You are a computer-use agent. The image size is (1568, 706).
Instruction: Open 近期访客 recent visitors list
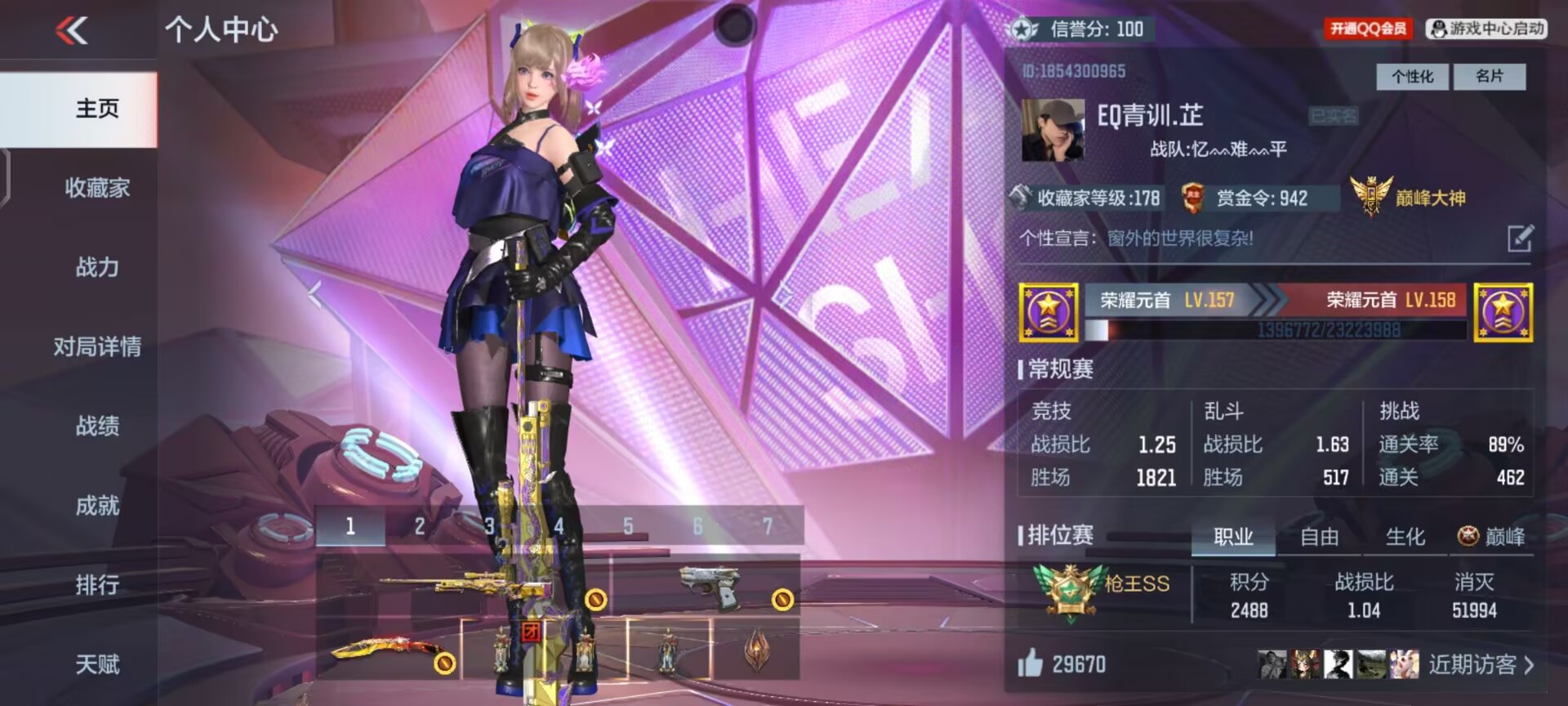click(1480, 664)
